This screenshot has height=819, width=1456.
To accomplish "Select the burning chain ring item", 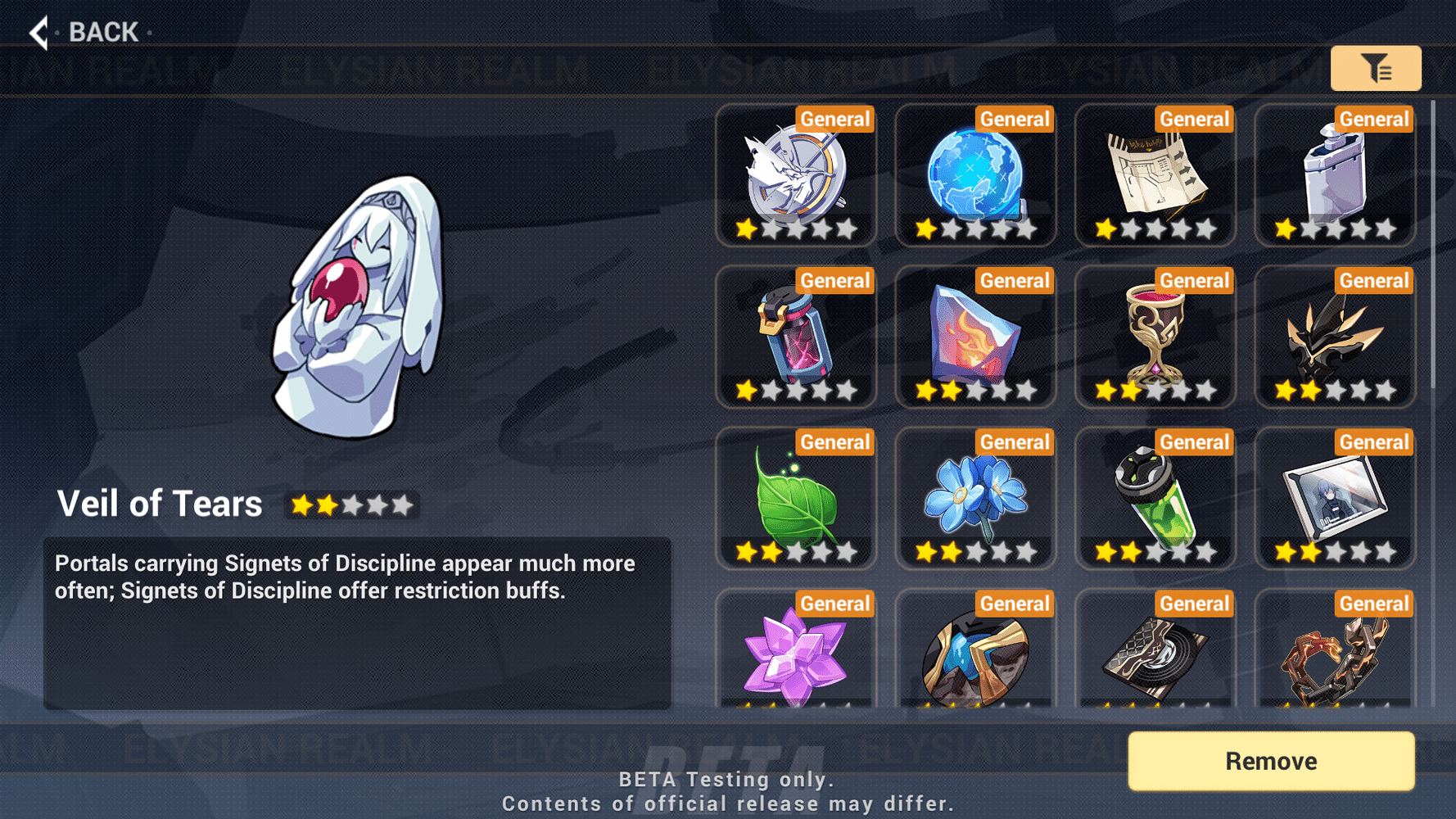I will 1335,655.
